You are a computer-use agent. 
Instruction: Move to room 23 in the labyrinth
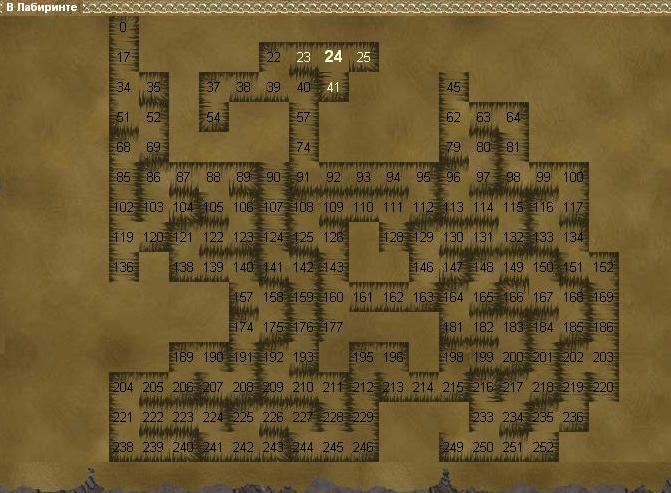click(303, 57)
